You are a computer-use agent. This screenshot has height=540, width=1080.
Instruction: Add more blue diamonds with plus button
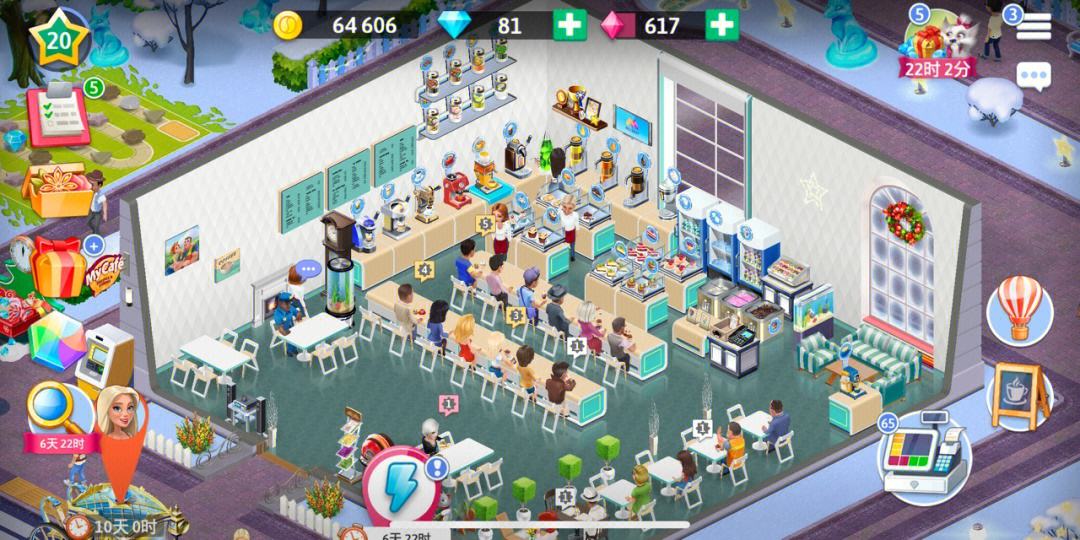(x=570, y=25)
